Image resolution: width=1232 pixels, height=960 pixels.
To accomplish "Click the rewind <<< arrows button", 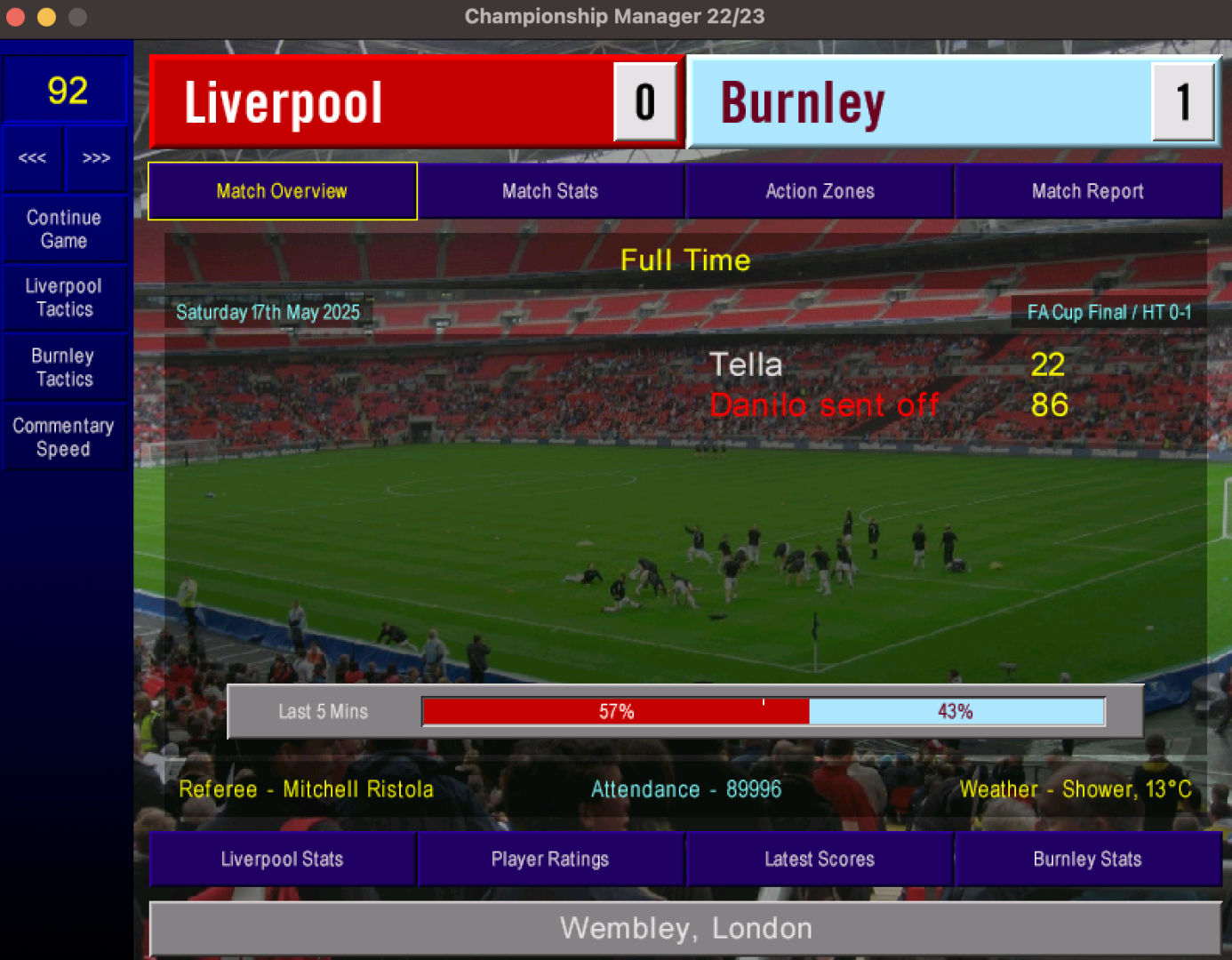I will (33, 158).
